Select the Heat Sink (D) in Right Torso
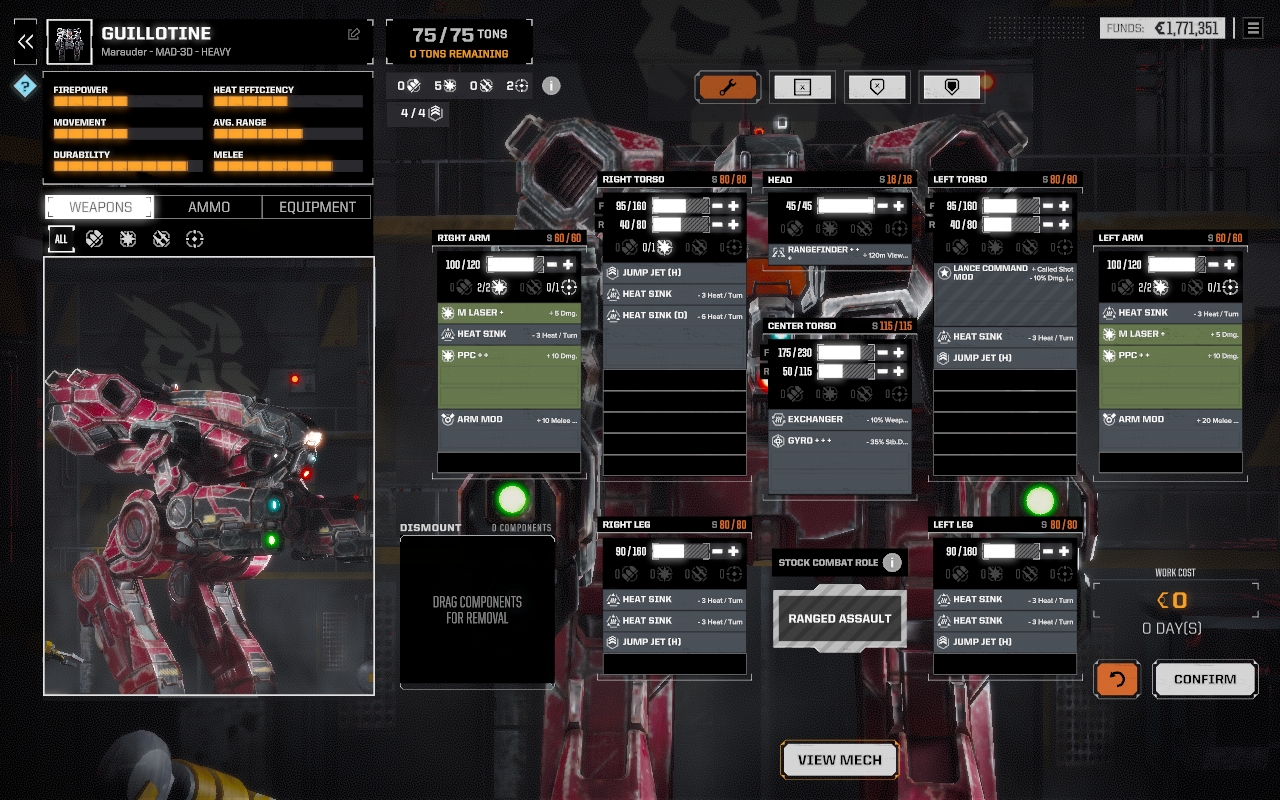Viewport: 1280px width, 800px height. click(675, 315)
